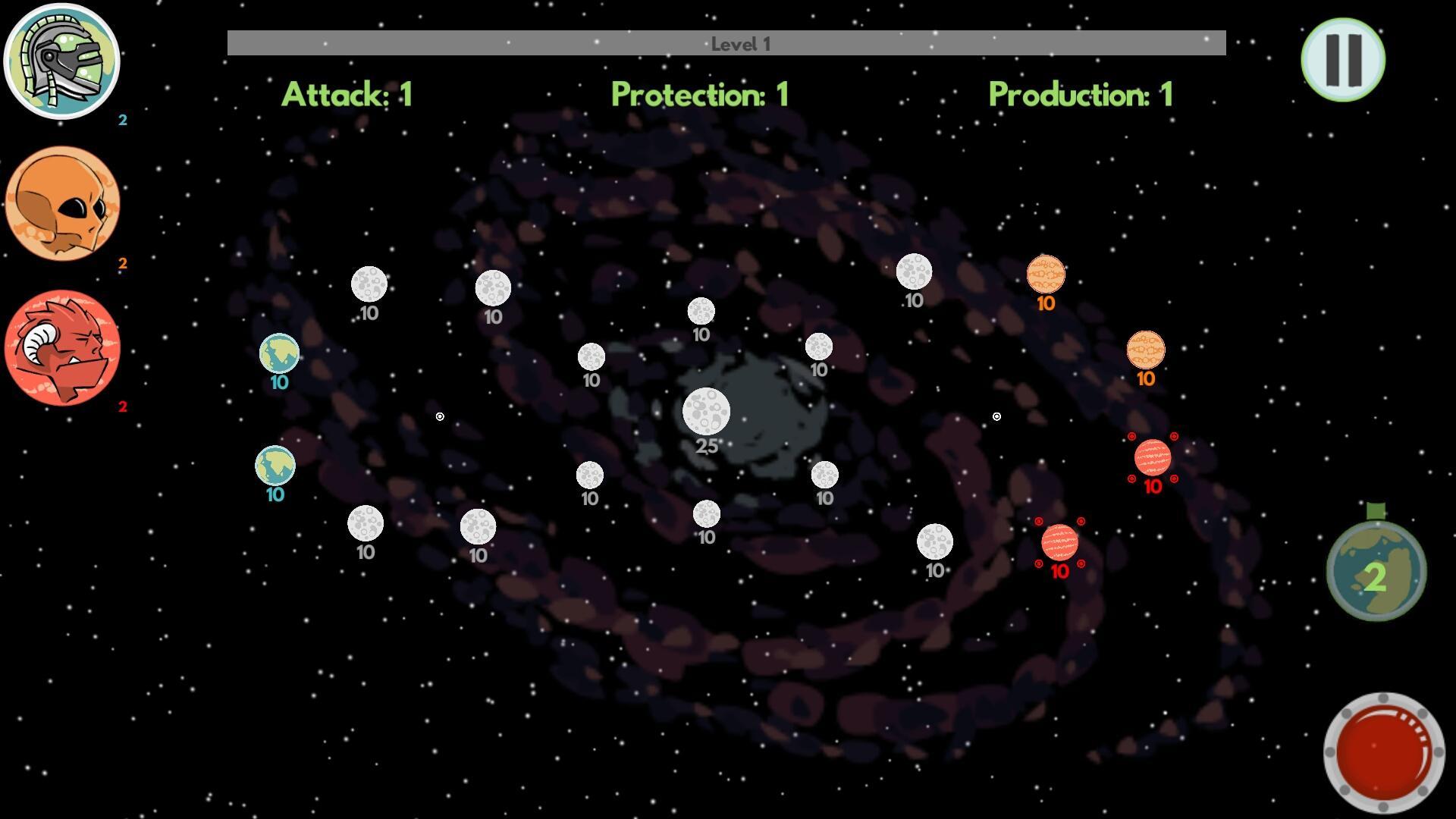Viewport: 1456px width, 819px height.
Task: Select the Protection: 1 stat display
Action: [x=700, y=95]
